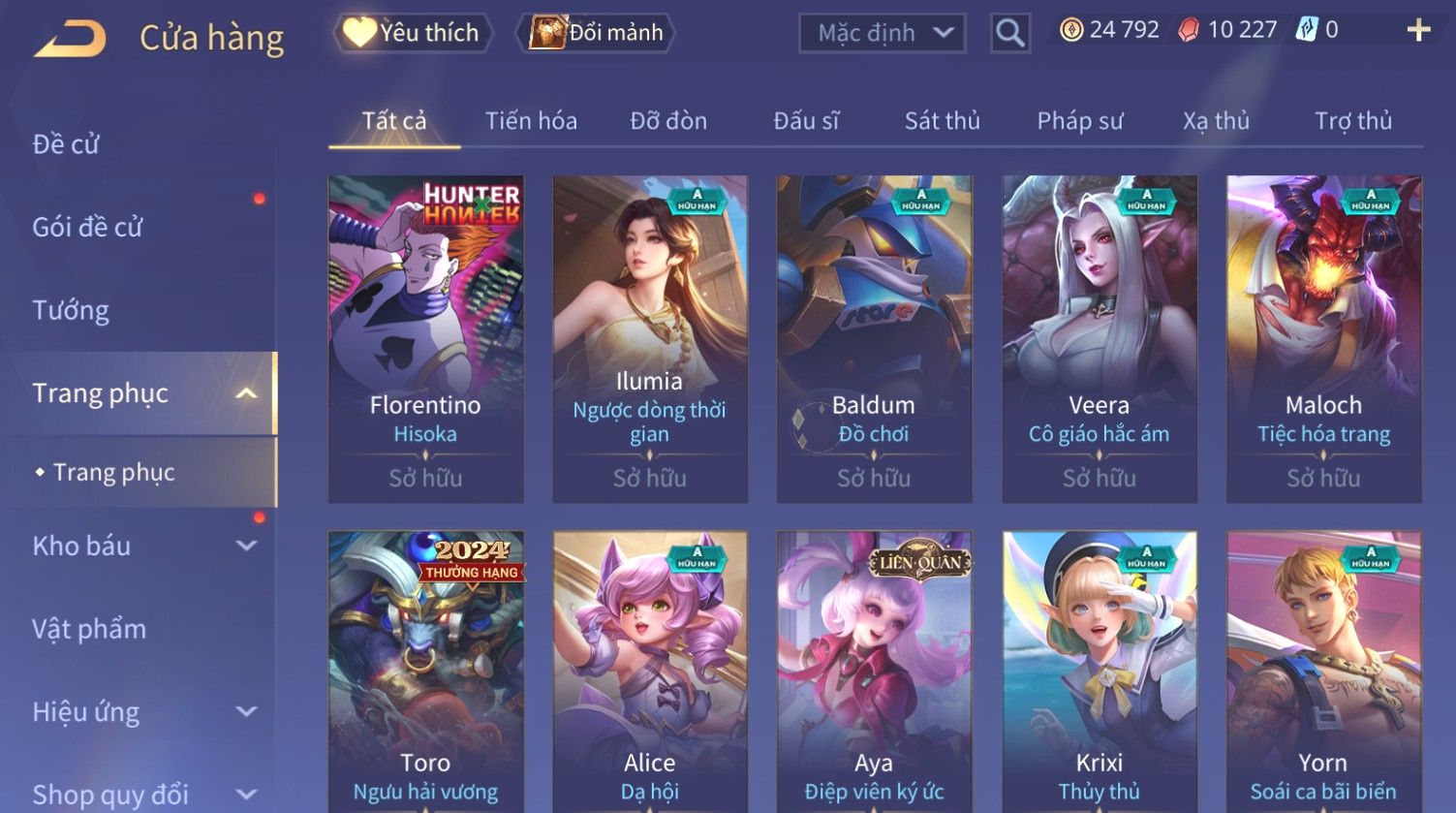The height and width of the screenshot is (813, 1456).
Task: Show the Sát thủ skin category
Action: click(942, 121)
